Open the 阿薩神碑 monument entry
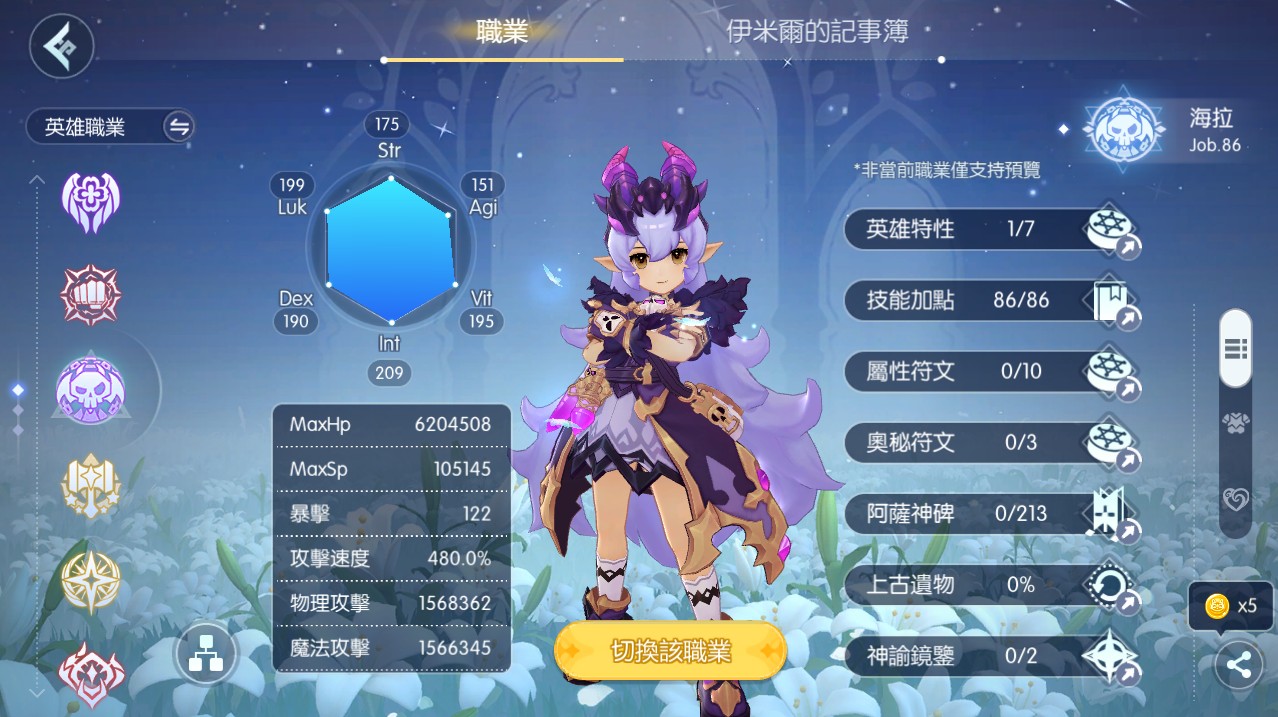 tap(990, 514)
